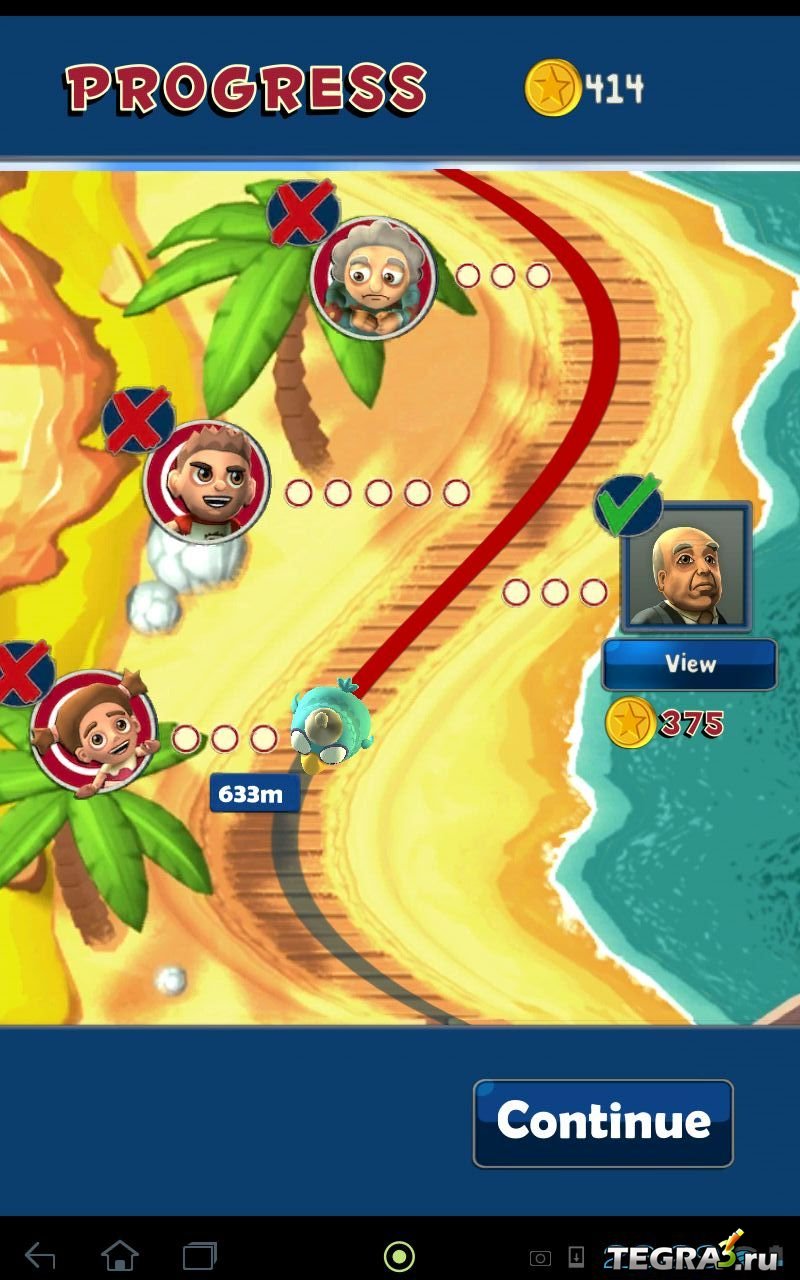View the bald man's portrait details

pos(689,664)
